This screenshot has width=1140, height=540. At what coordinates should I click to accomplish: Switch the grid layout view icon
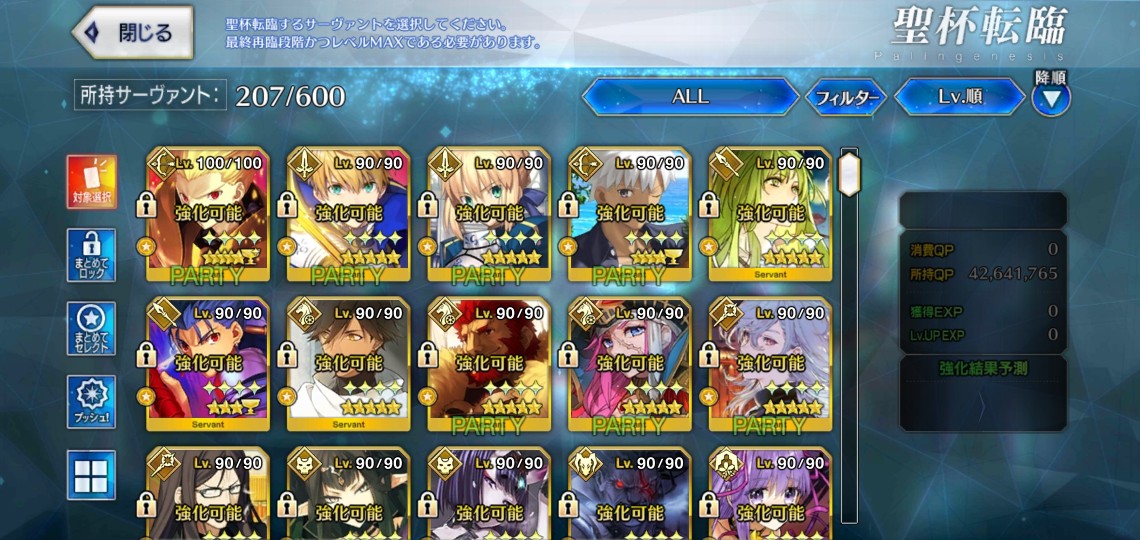(x=91, y=475)
